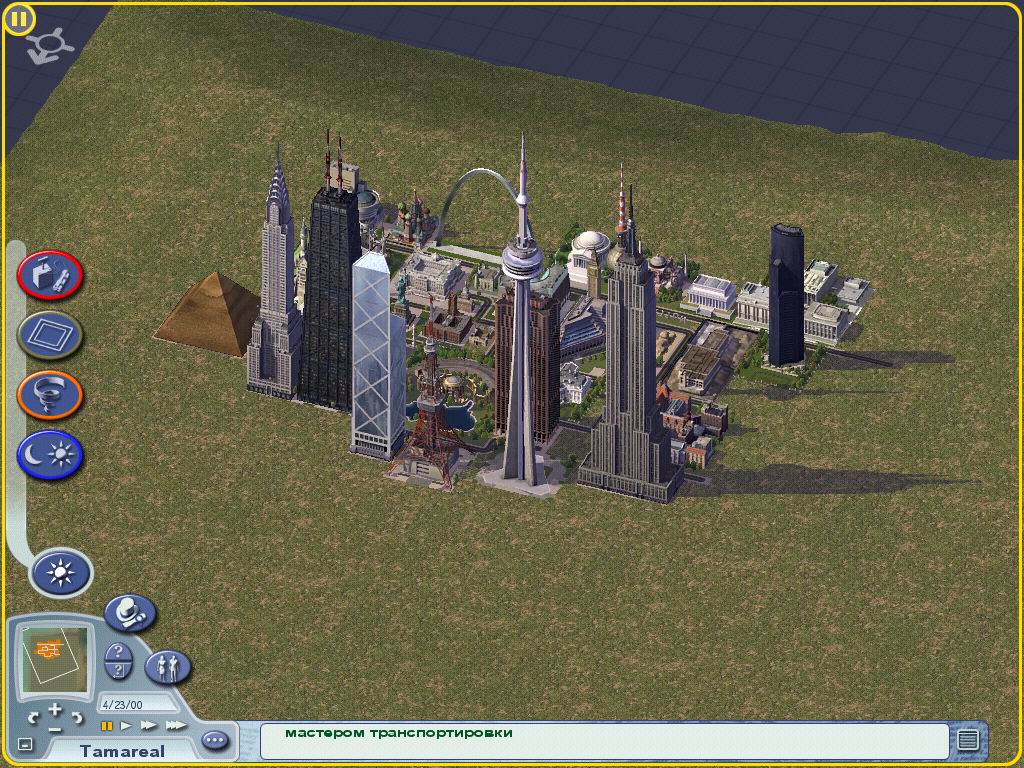Select the God mode sun button

(x=62, y=573)
